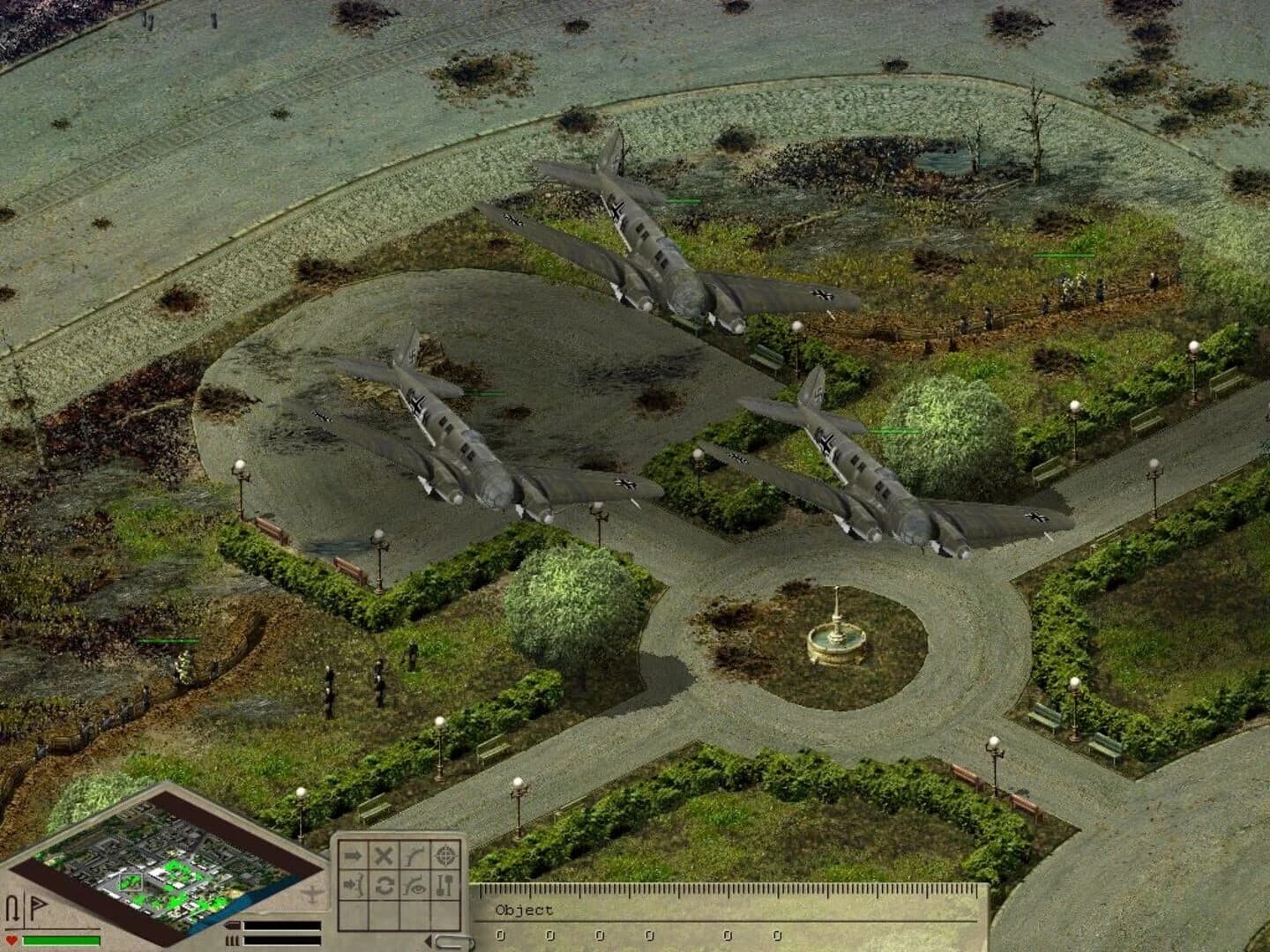Select the rotate unit command icon

[385, 886]
